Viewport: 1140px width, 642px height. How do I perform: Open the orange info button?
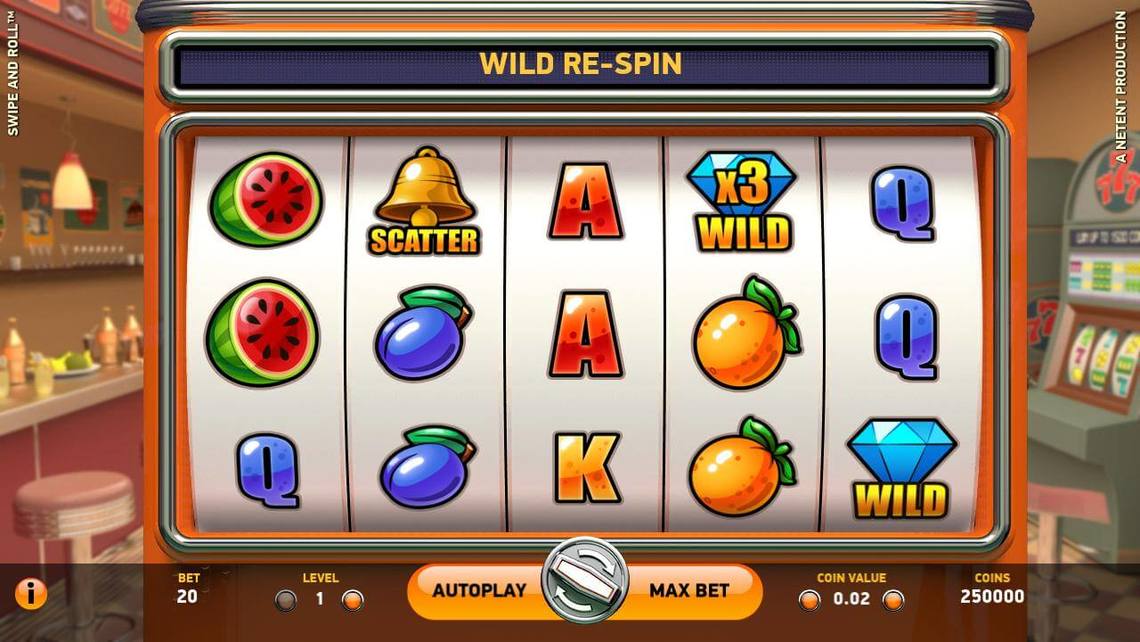coord(31,593)
